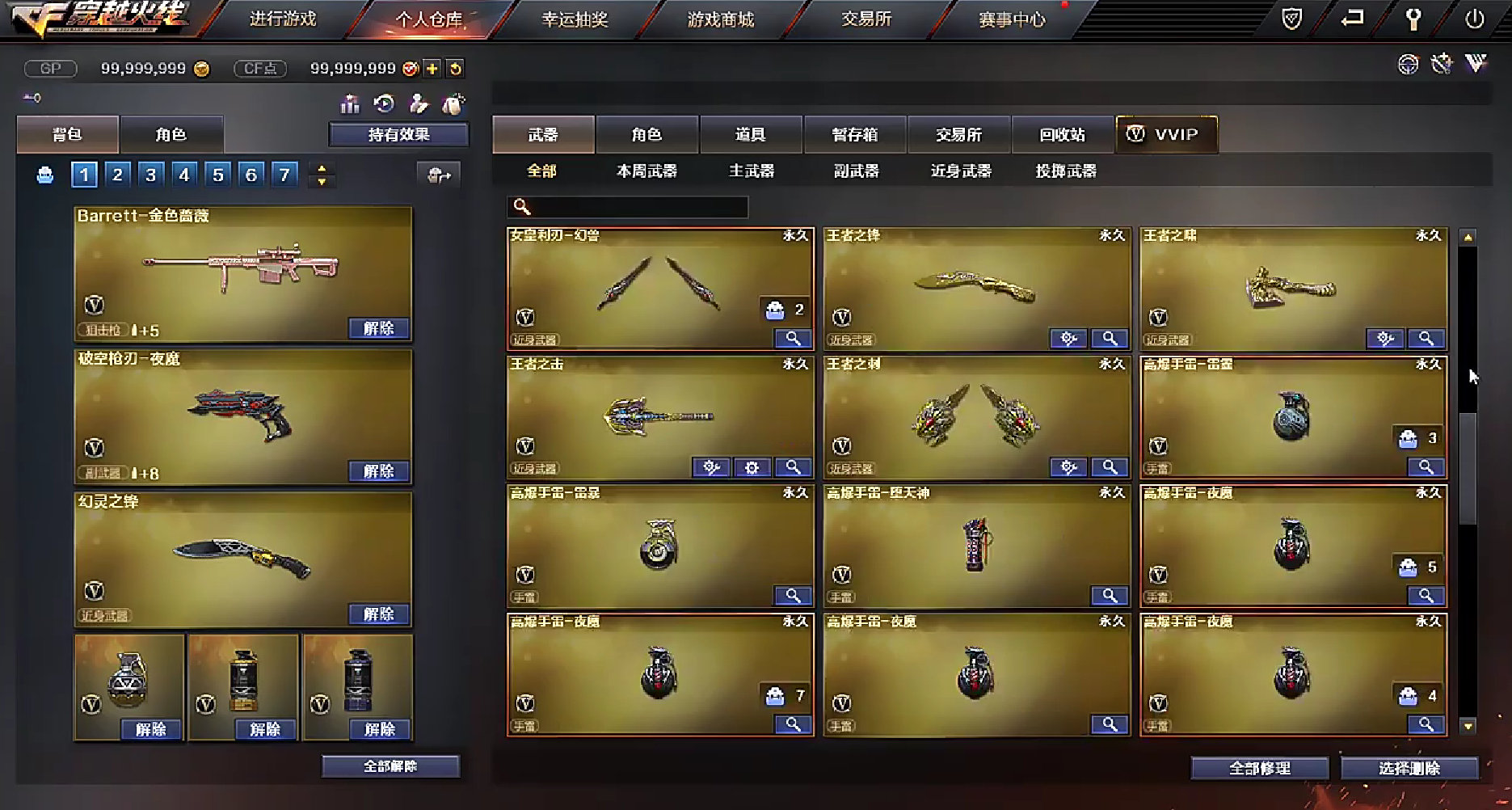Viewport: 1512px width, 810px height.
Task: Open the replay history icon in backpack panel
Action: tap(385, 103)
